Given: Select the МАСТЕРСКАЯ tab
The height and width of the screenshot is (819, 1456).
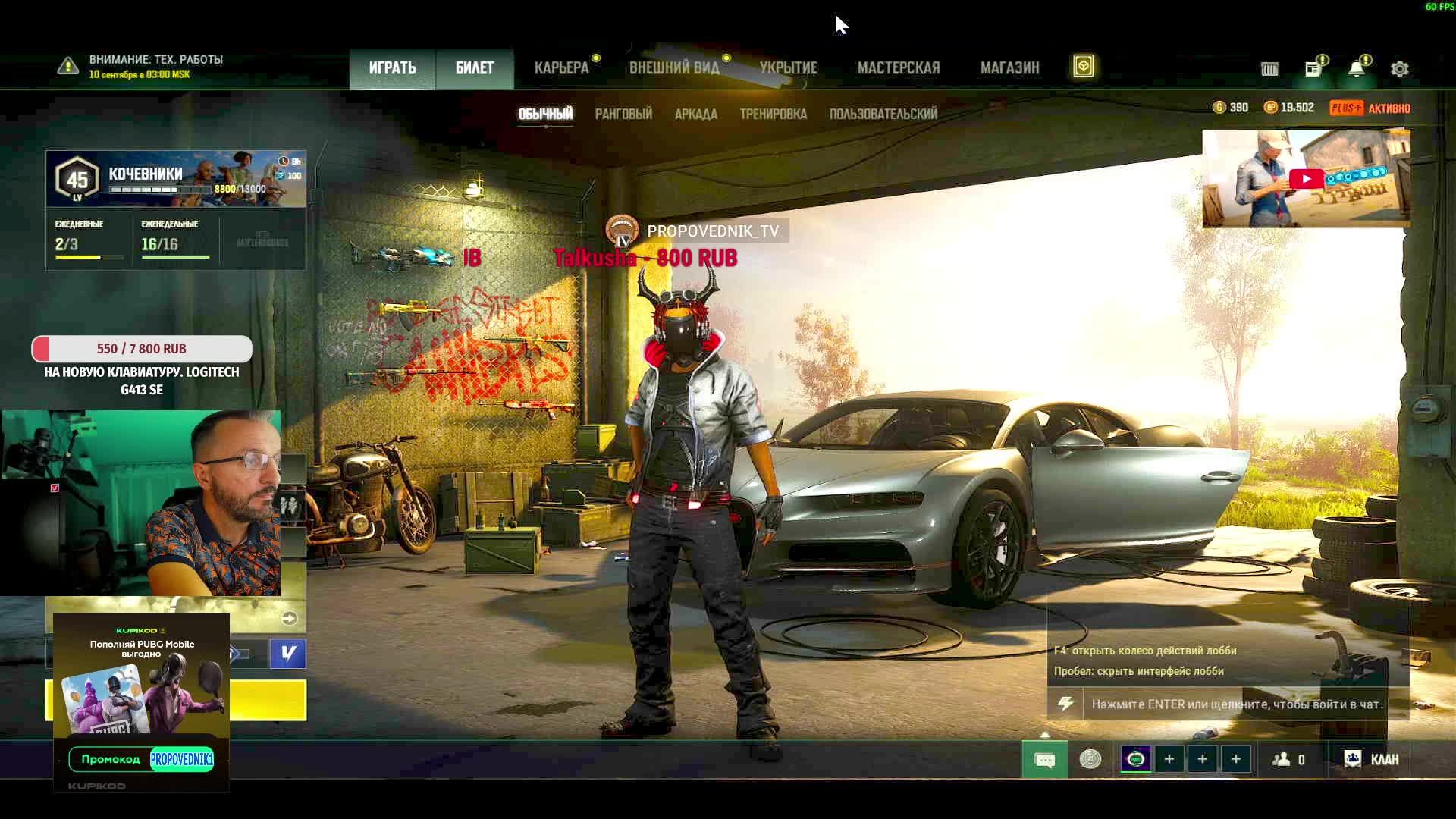Looking at the screenshot, I should pyautogui.click(x=899, y=68).
